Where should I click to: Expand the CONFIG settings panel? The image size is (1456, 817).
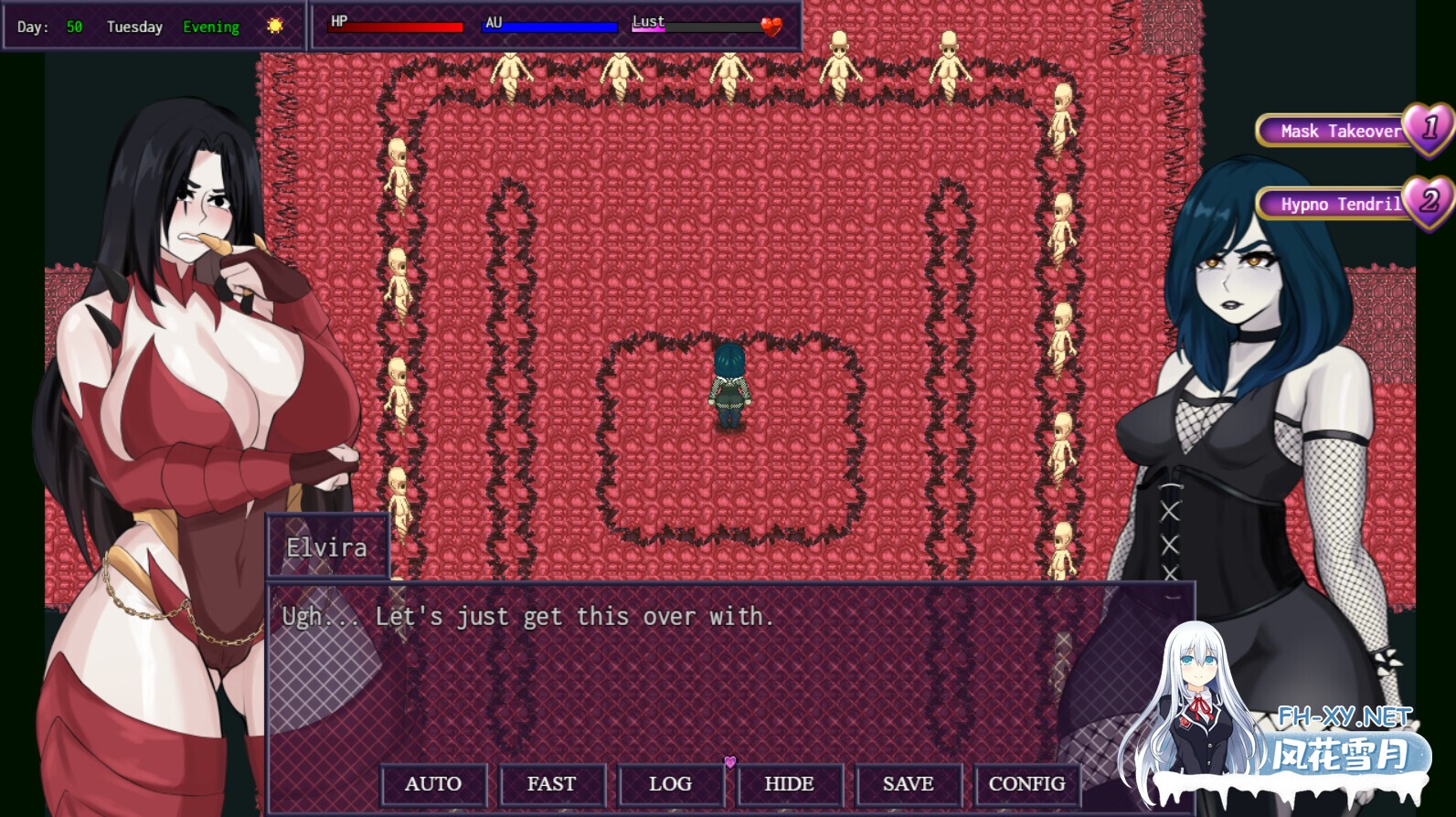pos(1026,783)
